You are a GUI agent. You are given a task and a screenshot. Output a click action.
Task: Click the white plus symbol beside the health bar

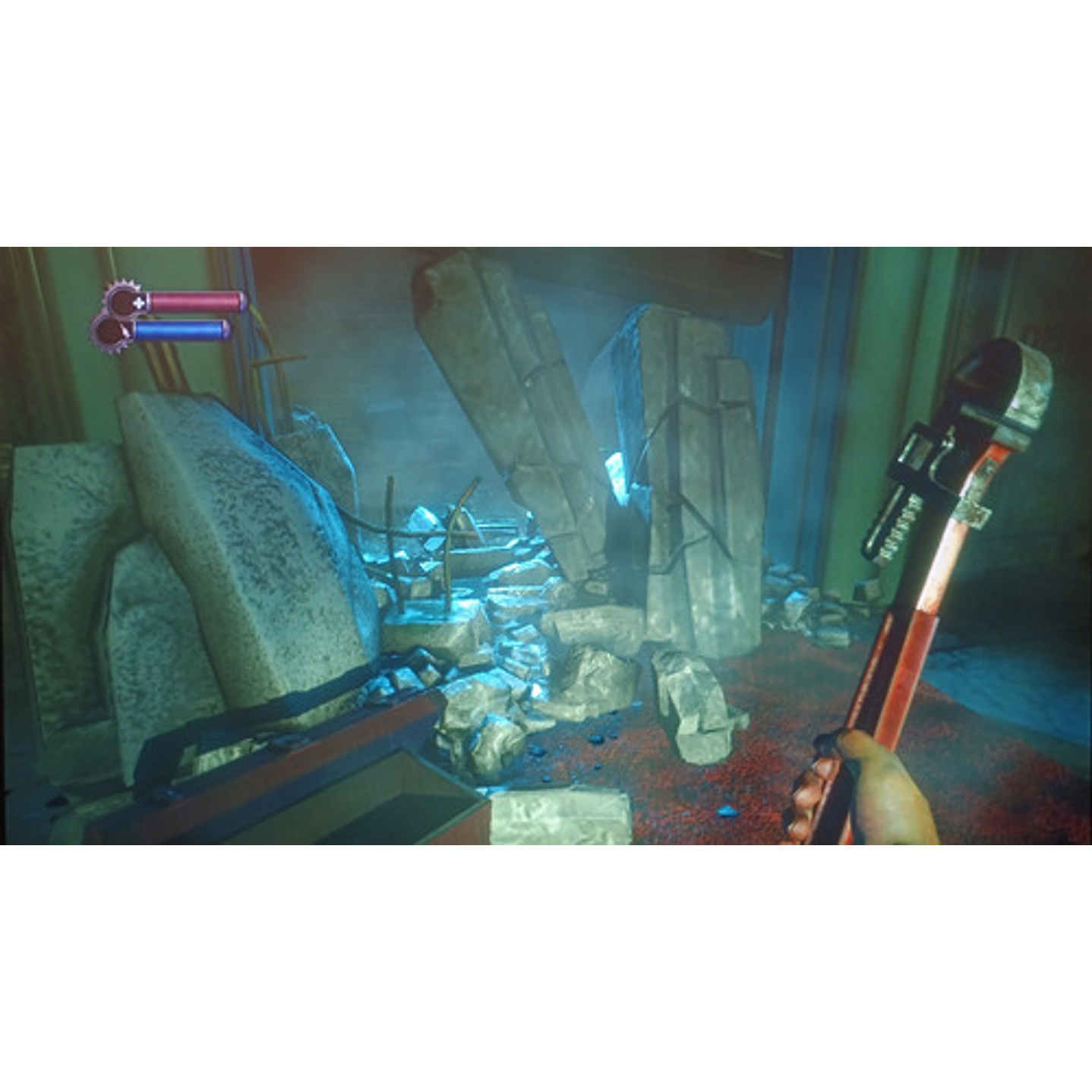click(x=139, y=301)
